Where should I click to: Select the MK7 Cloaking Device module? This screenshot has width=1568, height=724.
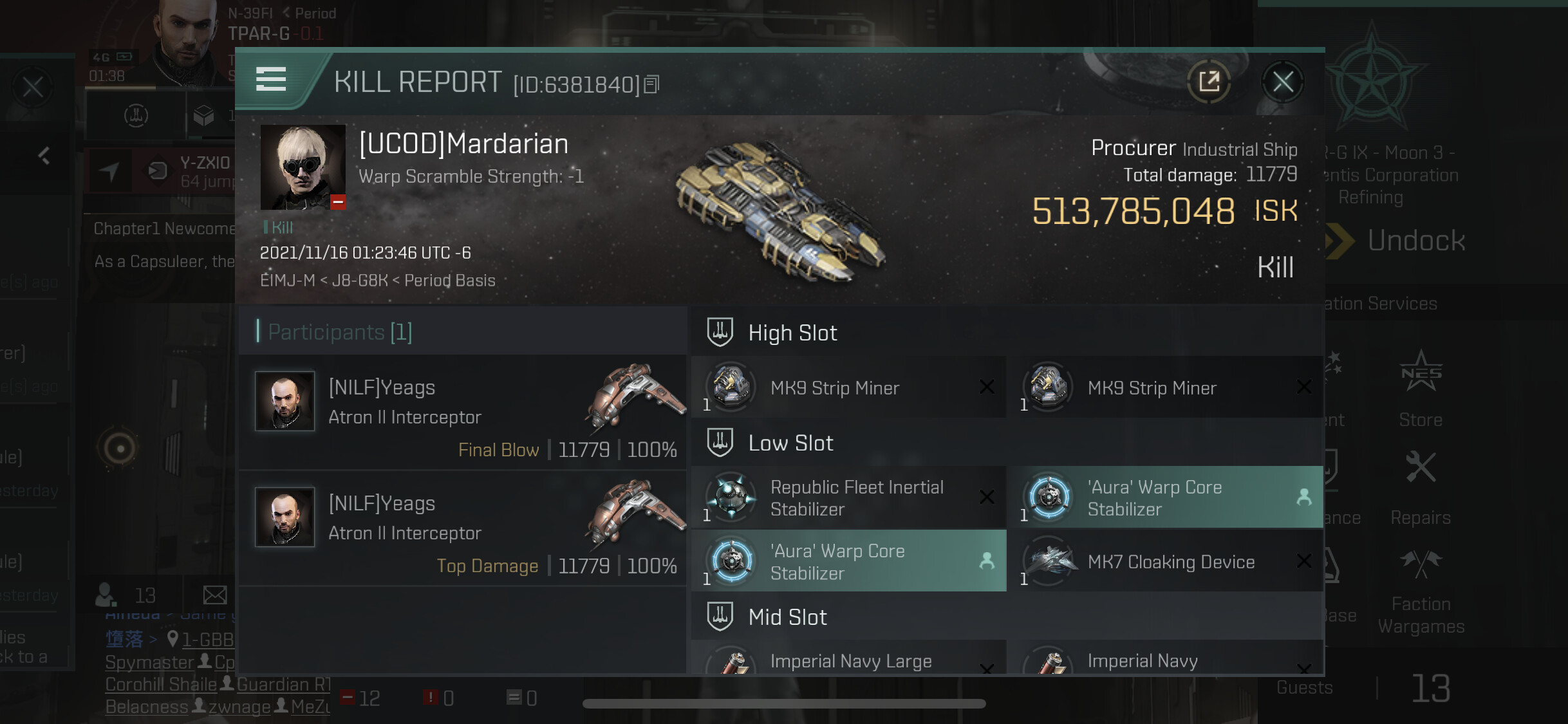[x=1166, y=562]
